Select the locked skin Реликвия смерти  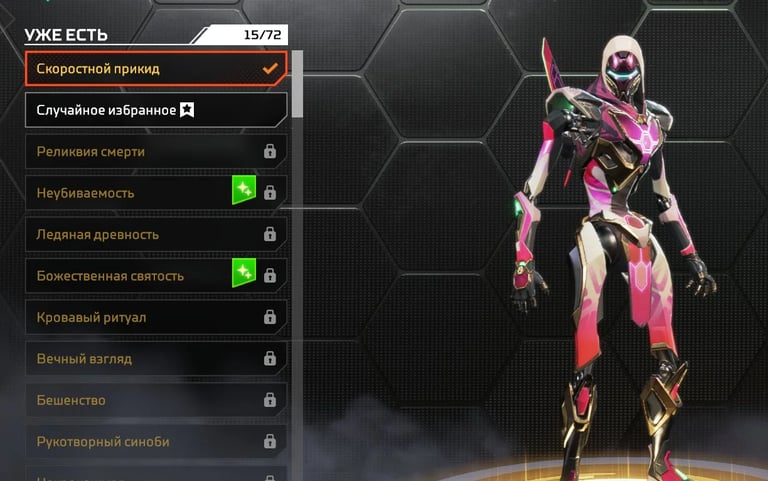155,151
